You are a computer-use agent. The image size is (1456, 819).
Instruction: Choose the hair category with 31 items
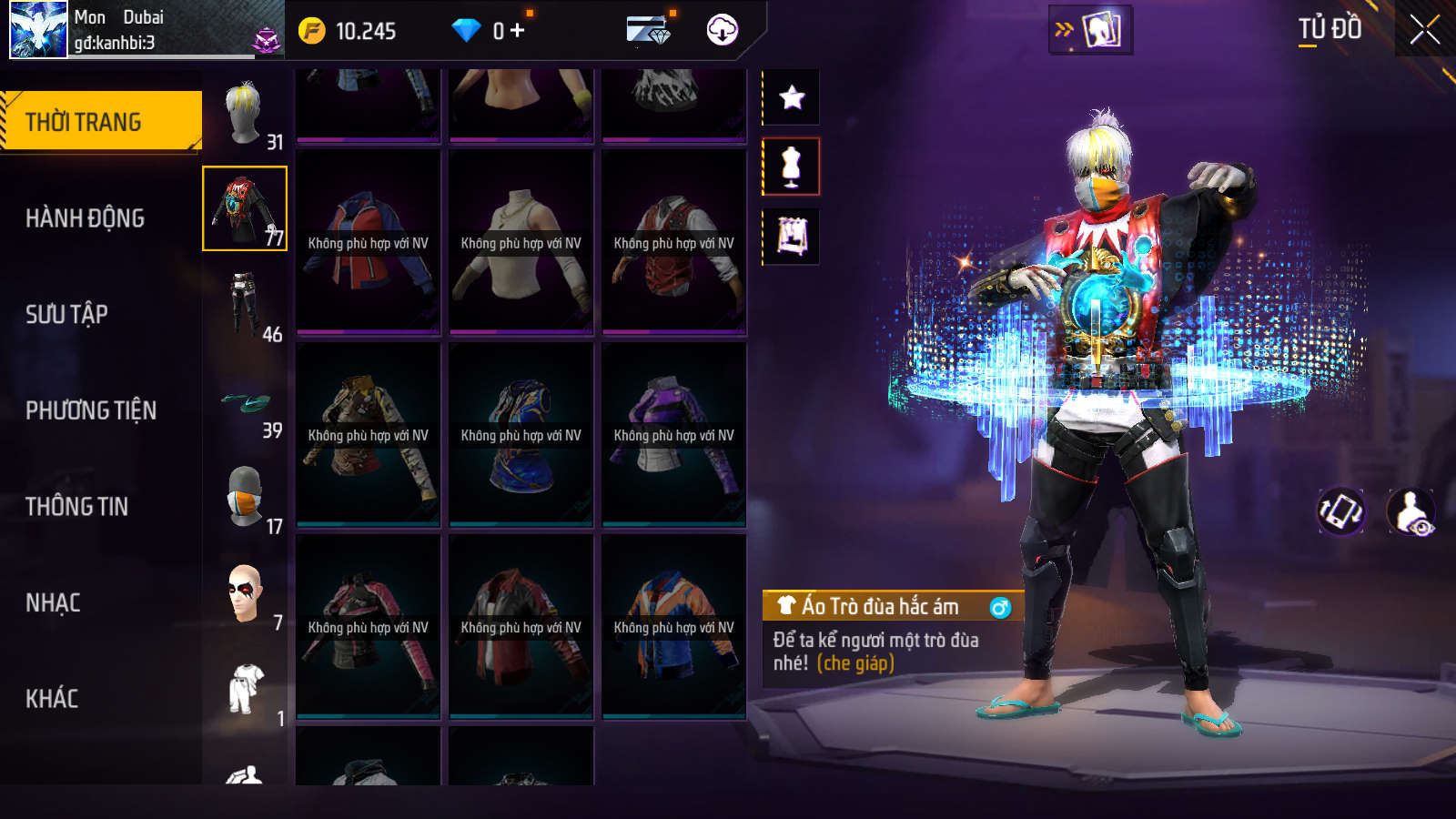245,114
